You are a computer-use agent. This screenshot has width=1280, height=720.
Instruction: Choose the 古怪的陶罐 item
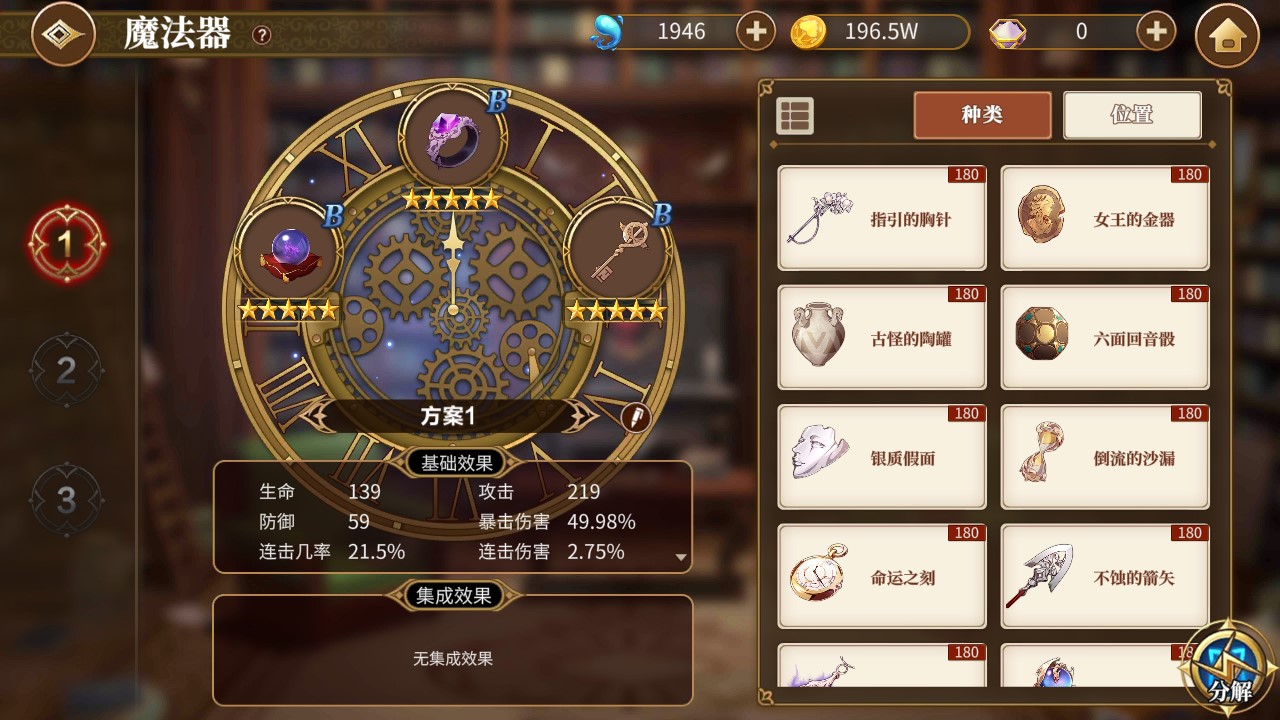click(x=881, y=338)
